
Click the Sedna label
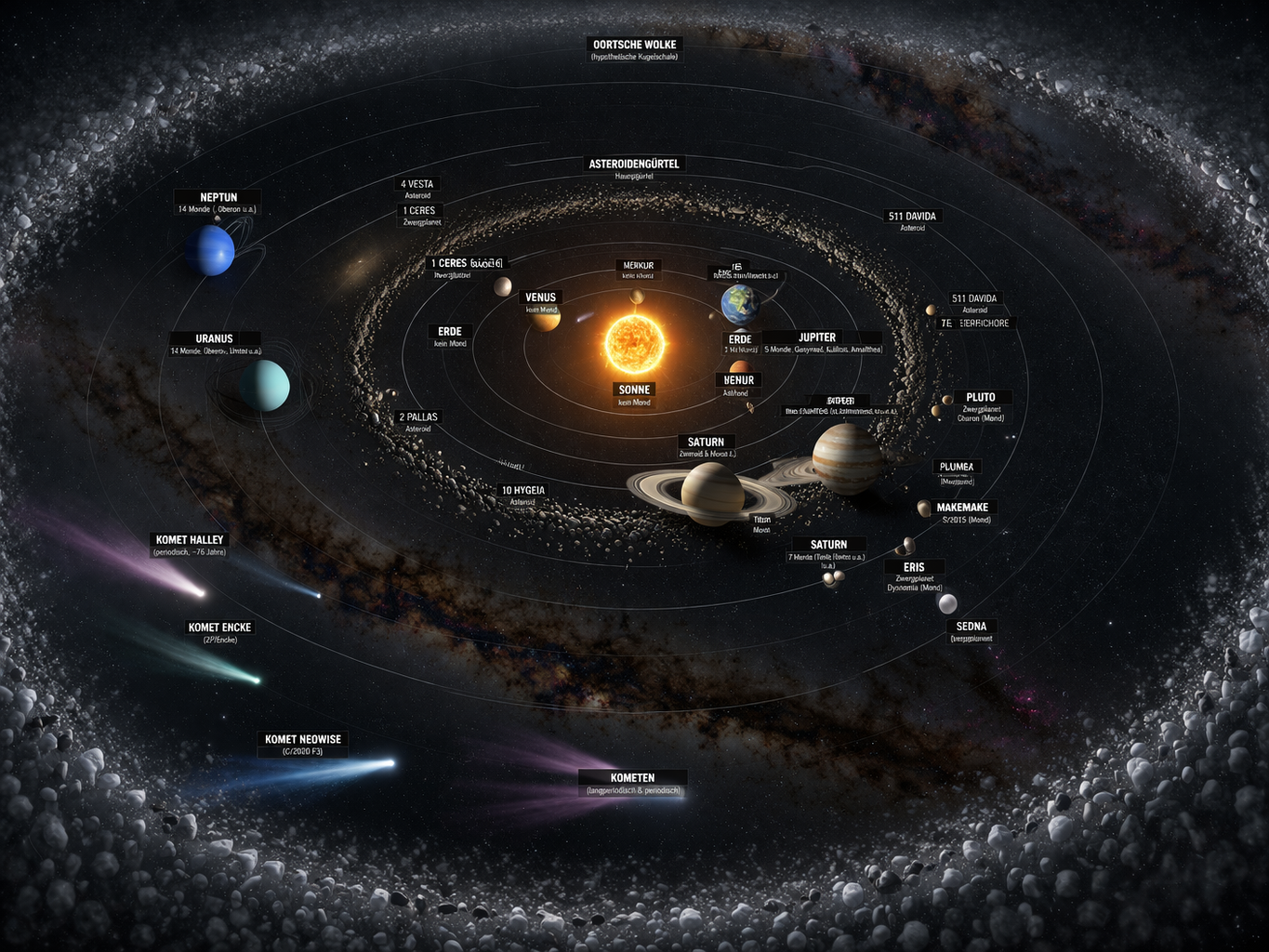coord(972,627)
